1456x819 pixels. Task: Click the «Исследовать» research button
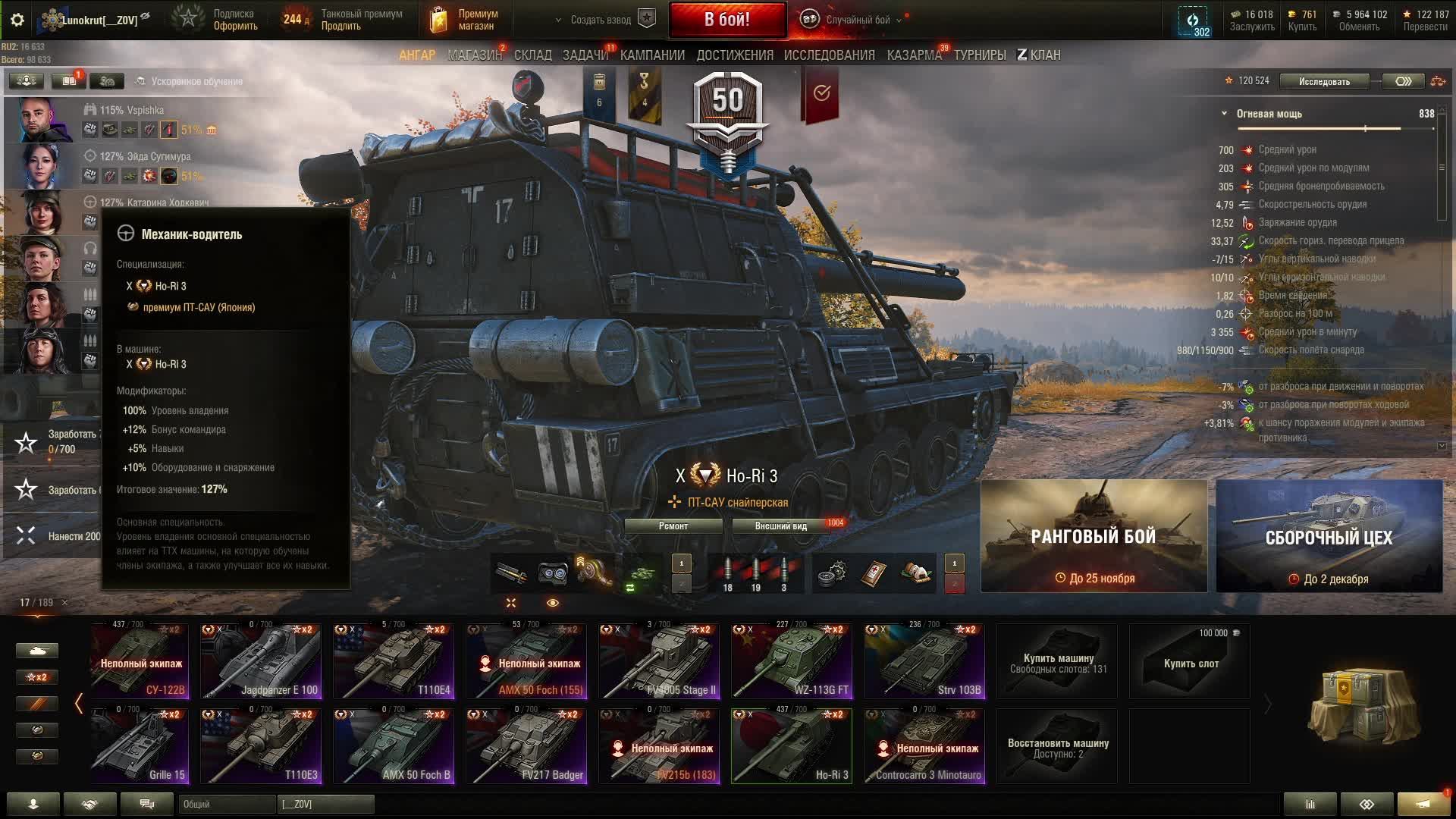(x=1324, y=81)
